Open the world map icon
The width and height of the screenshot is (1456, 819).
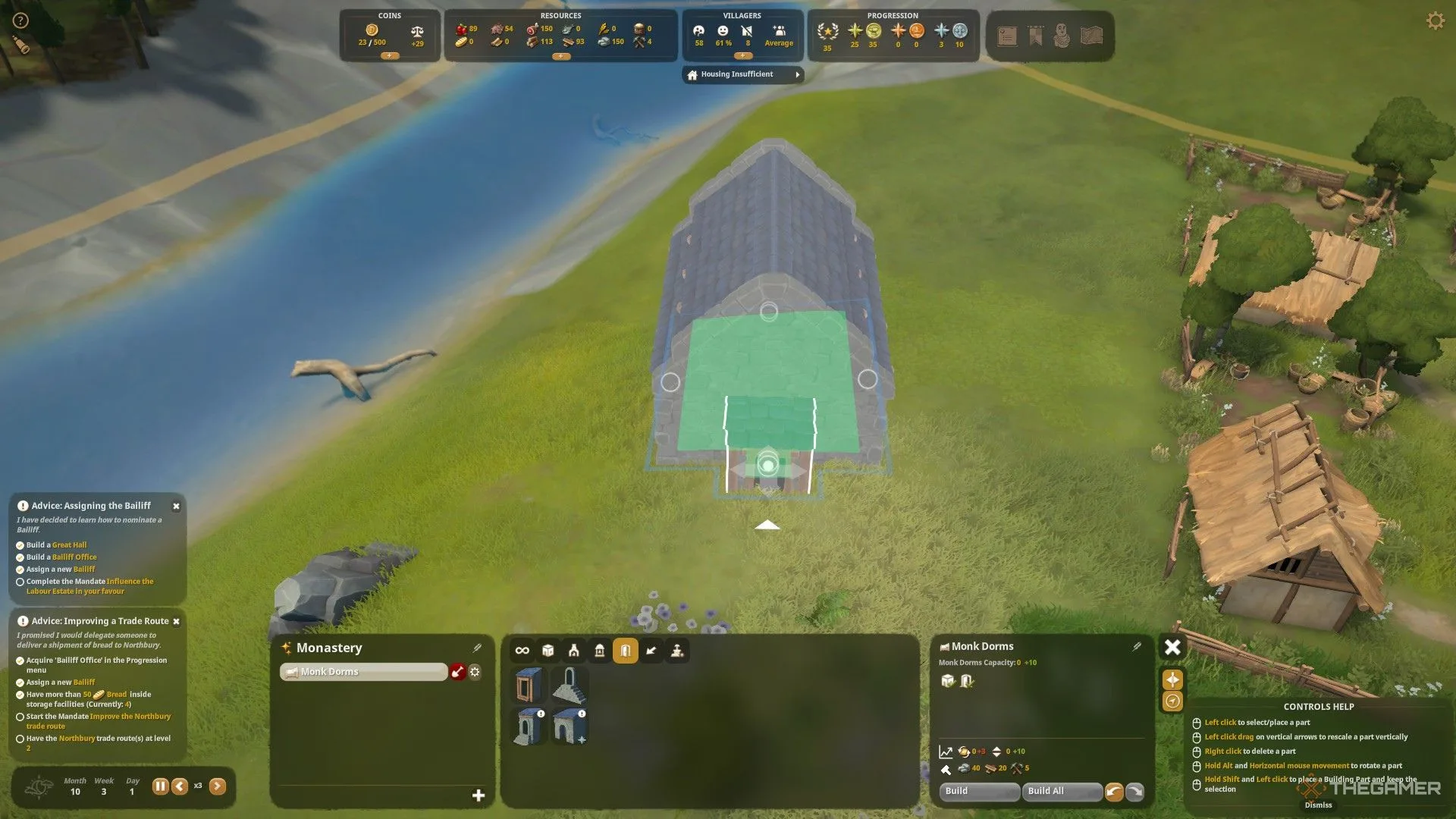click(x=1091, y=36)
